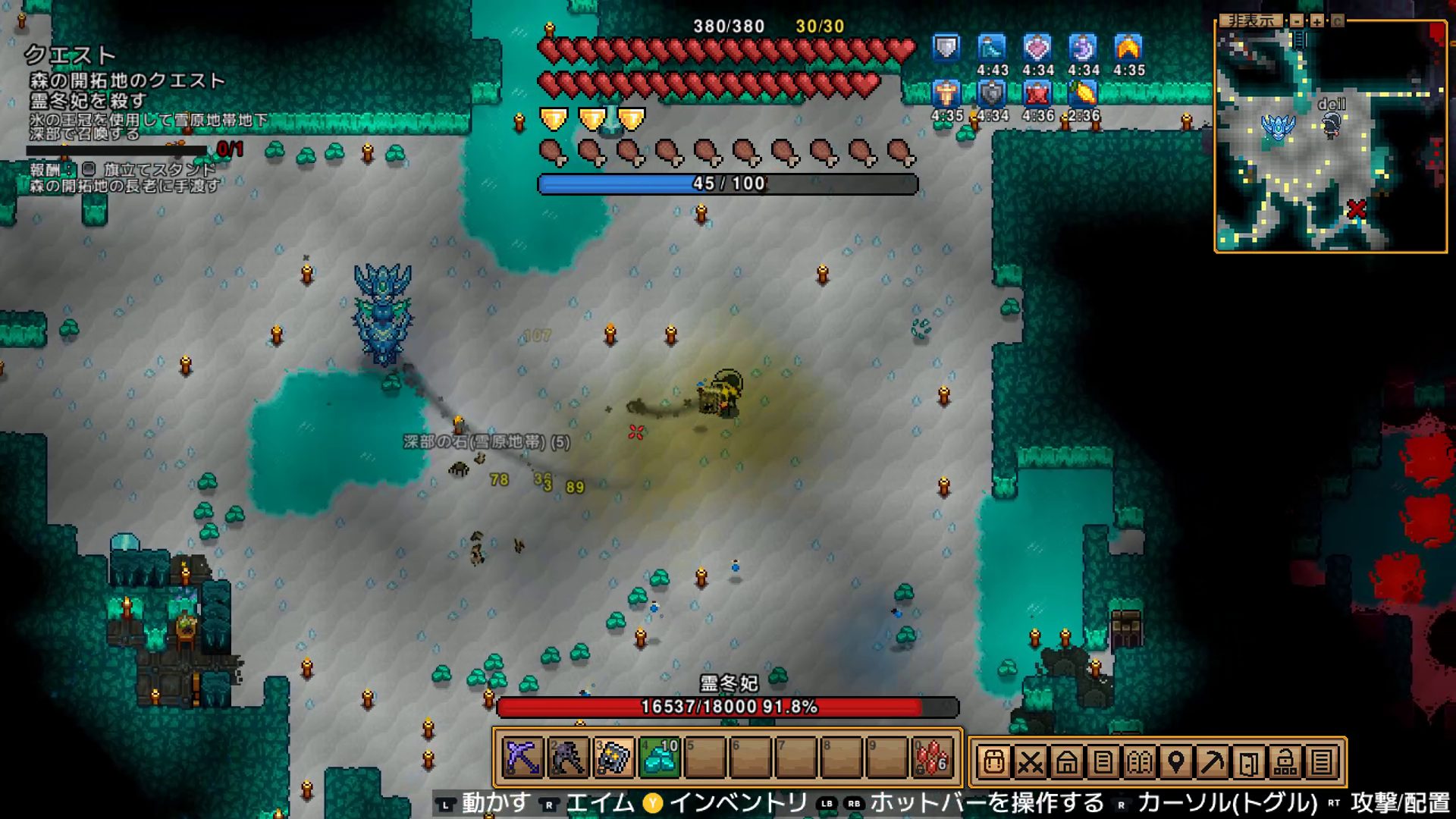Hide the minimap with the 非表示 button

point(1251,20)
